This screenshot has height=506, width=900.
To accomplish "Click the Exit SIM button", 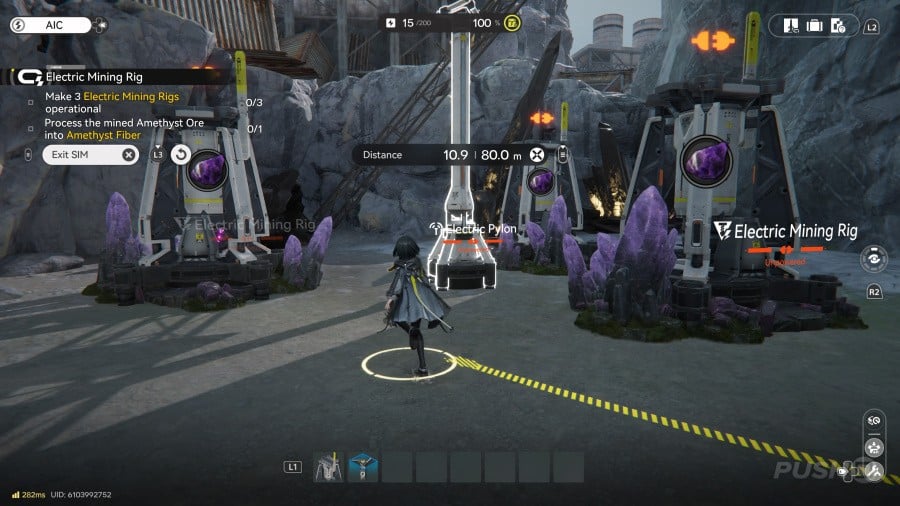I will [x=90, y=154].
